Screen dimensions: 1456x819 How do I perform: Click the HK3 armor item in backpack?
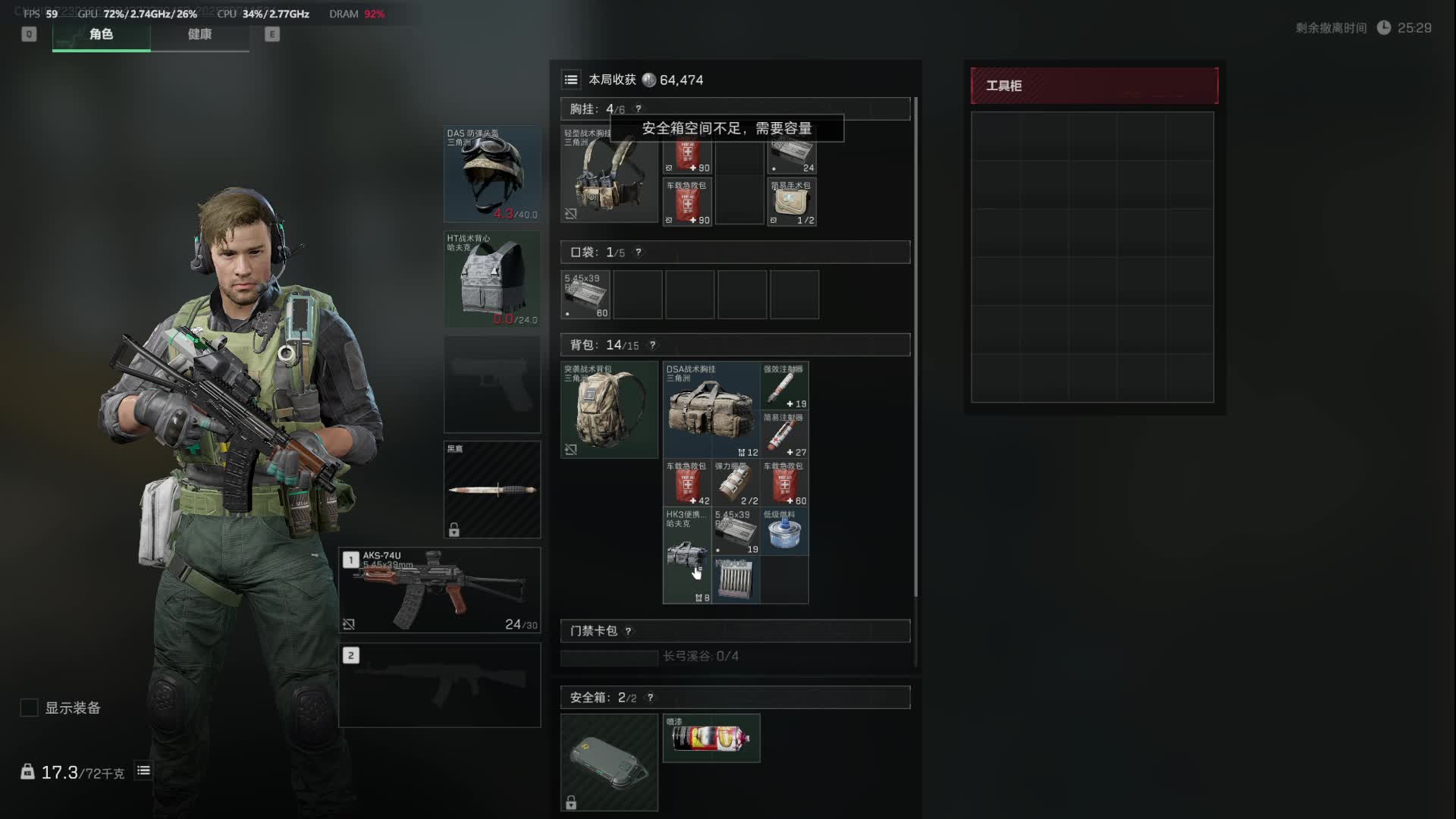pos(687,556)
